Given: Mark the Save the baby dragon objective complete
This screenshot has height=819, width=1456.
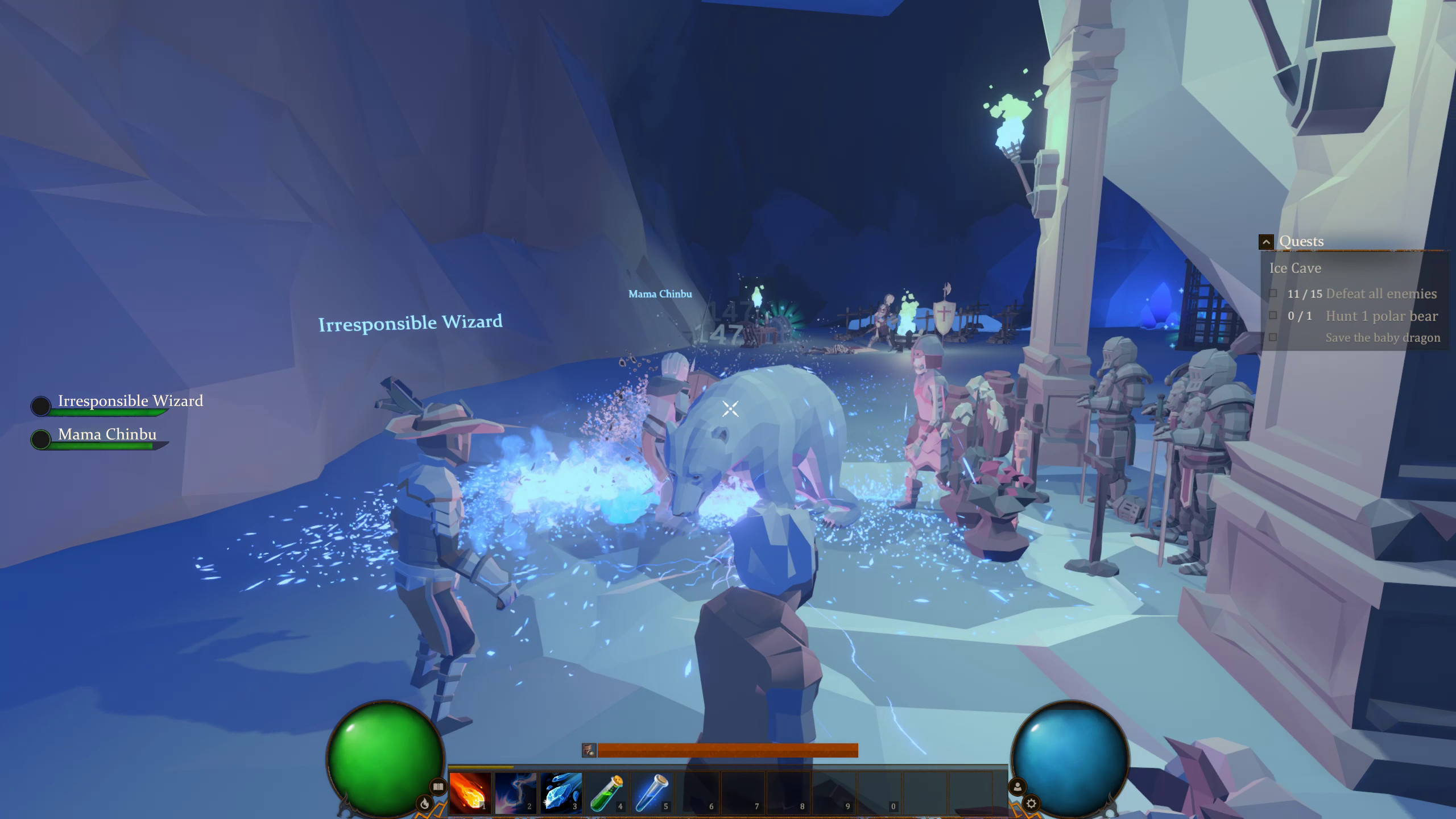Looking at the screenshot, I should 1272,337.
